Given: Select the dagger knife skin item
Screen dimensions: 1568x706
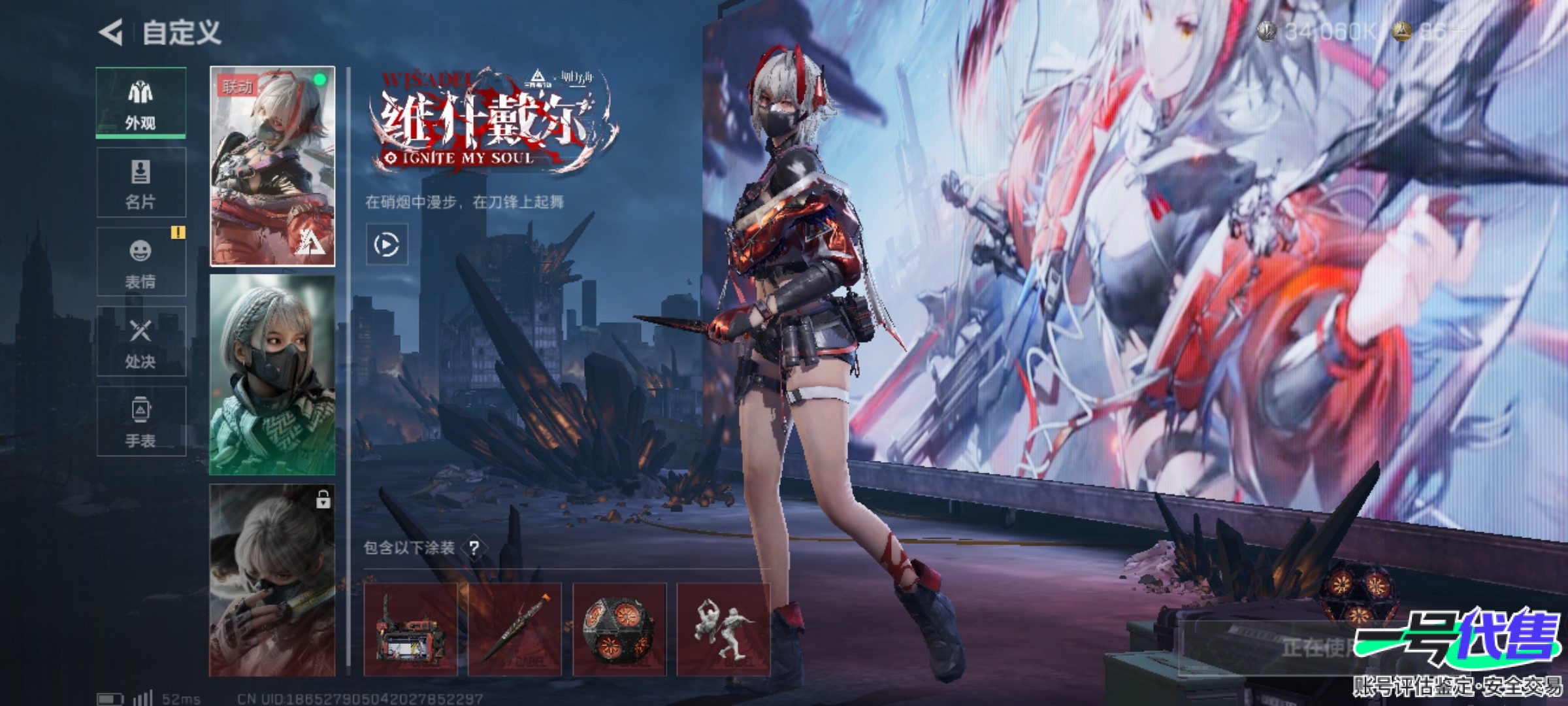Looking at the screenshot, I should [515, 630].
